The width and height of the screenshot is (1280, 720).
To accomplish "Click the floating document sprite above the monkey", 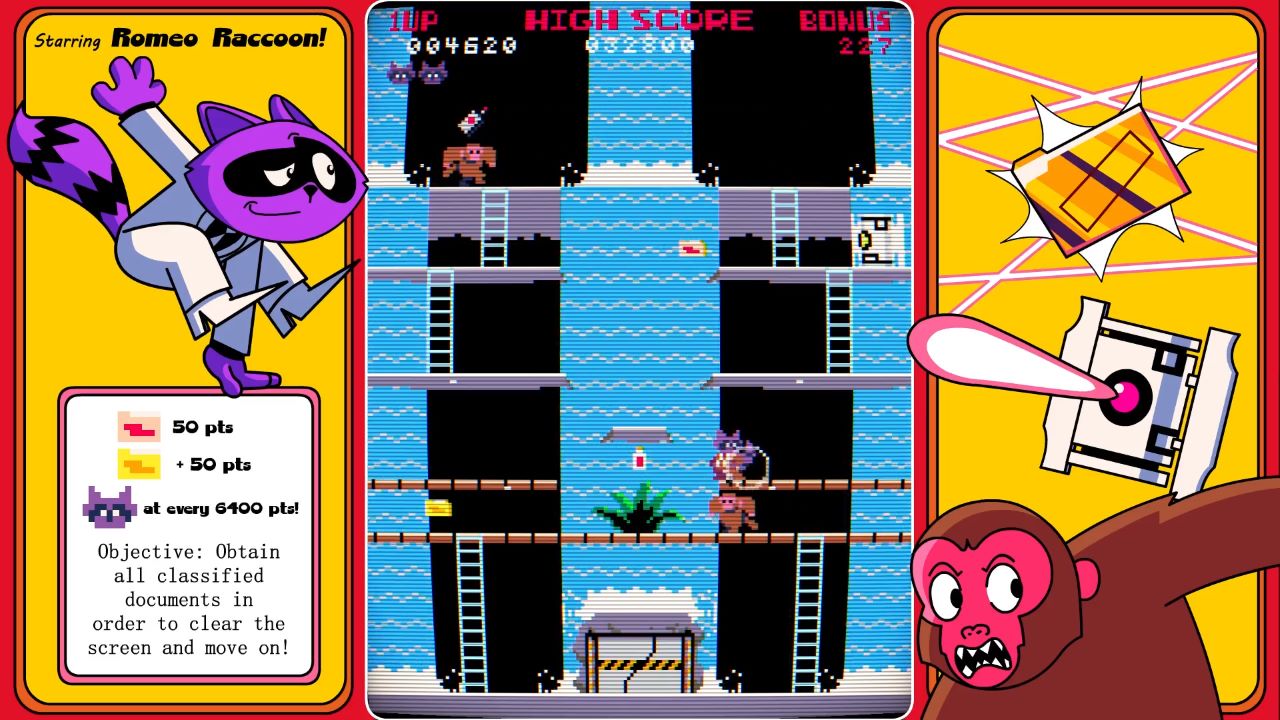I will pyautogui.click(x=470, y=122).
